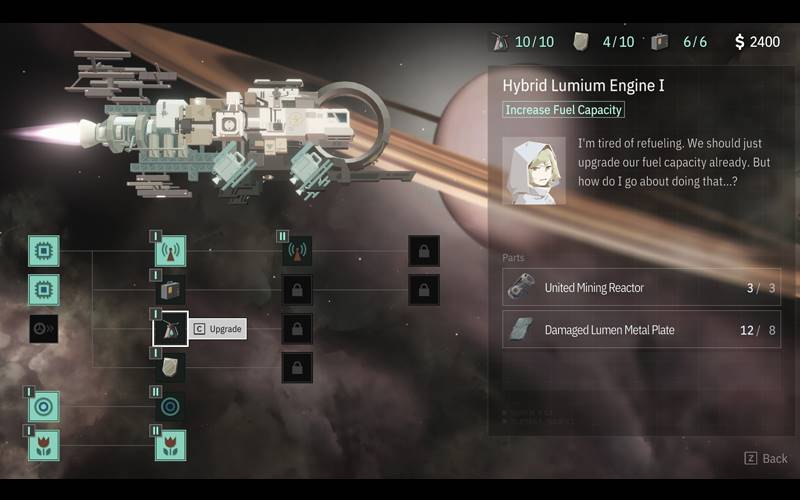The image size is (800, 500).
Task: Select the level II antenna upgrade node
Action: coord(297,251)
